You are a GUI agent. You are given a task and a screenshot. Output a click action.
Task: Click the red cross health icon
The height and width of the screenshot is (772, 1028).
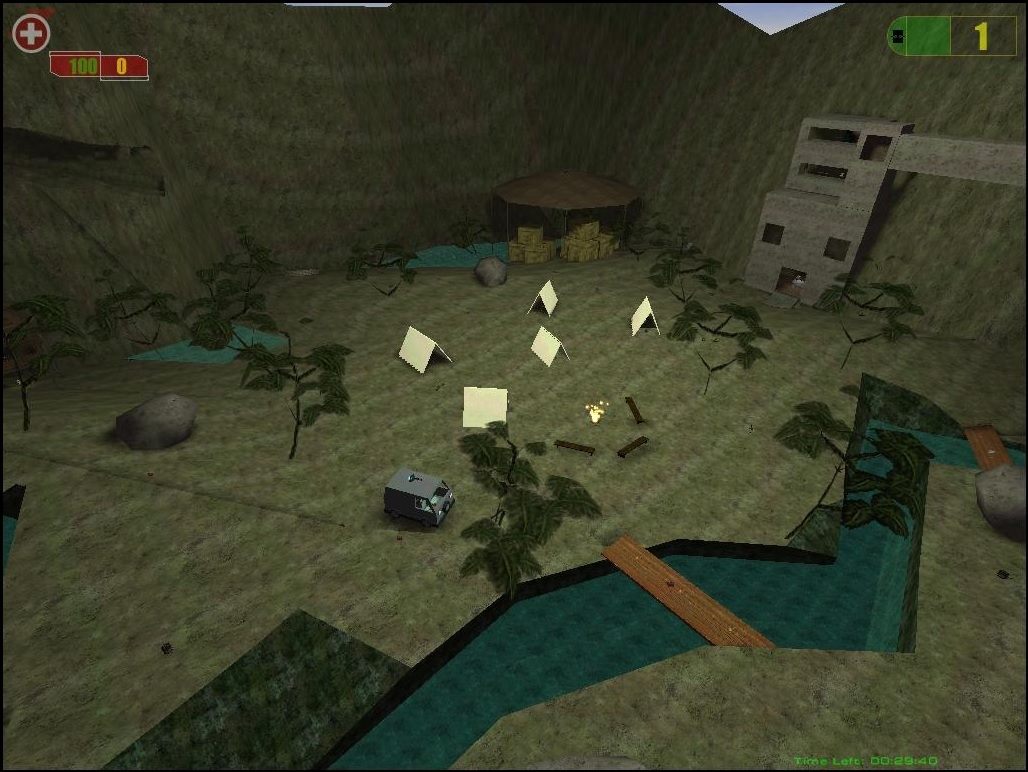(x=30, y=33)
